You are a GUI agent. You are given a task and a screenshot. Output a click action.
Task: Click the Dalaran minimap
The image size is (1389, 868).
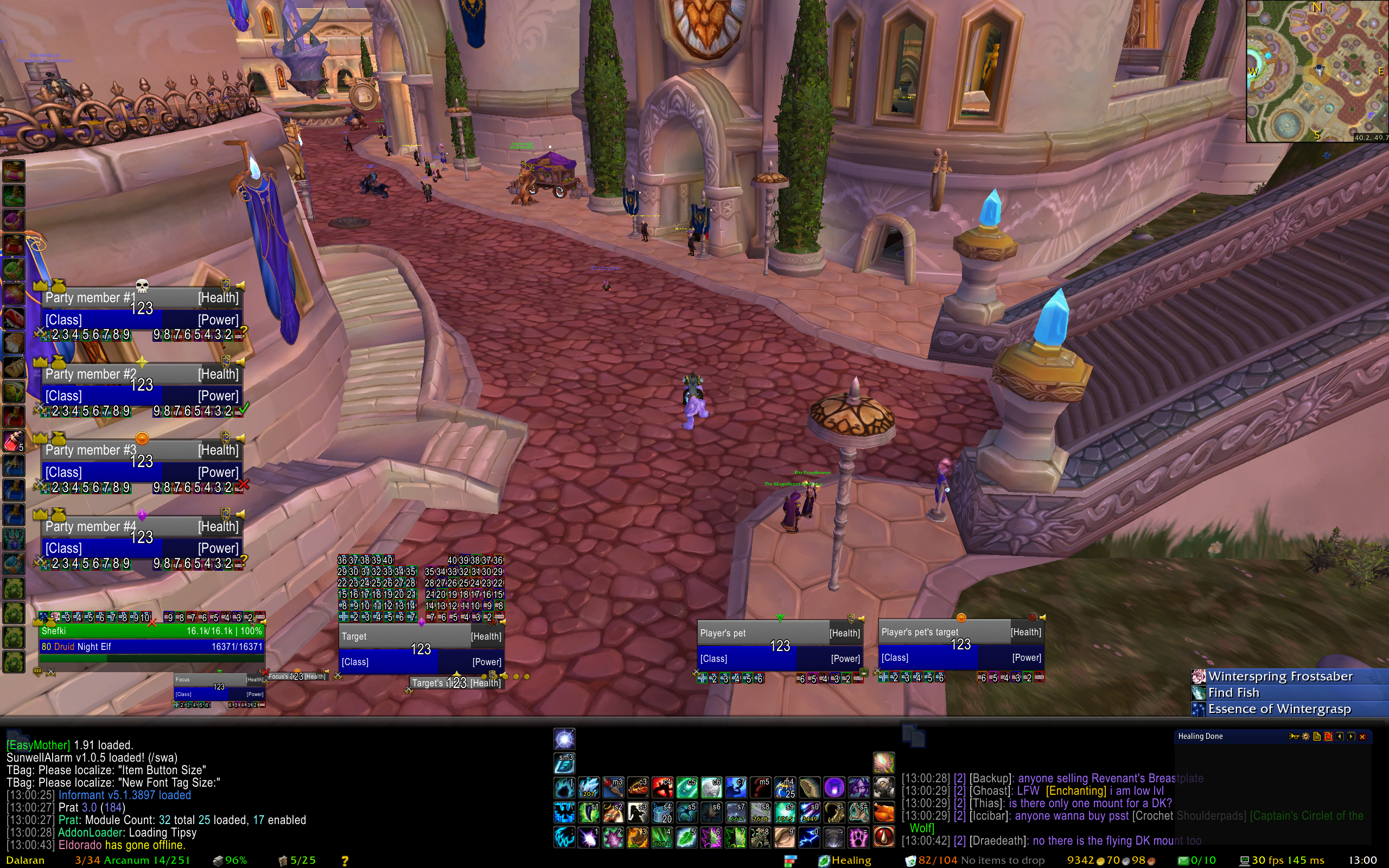[1317, 71]
